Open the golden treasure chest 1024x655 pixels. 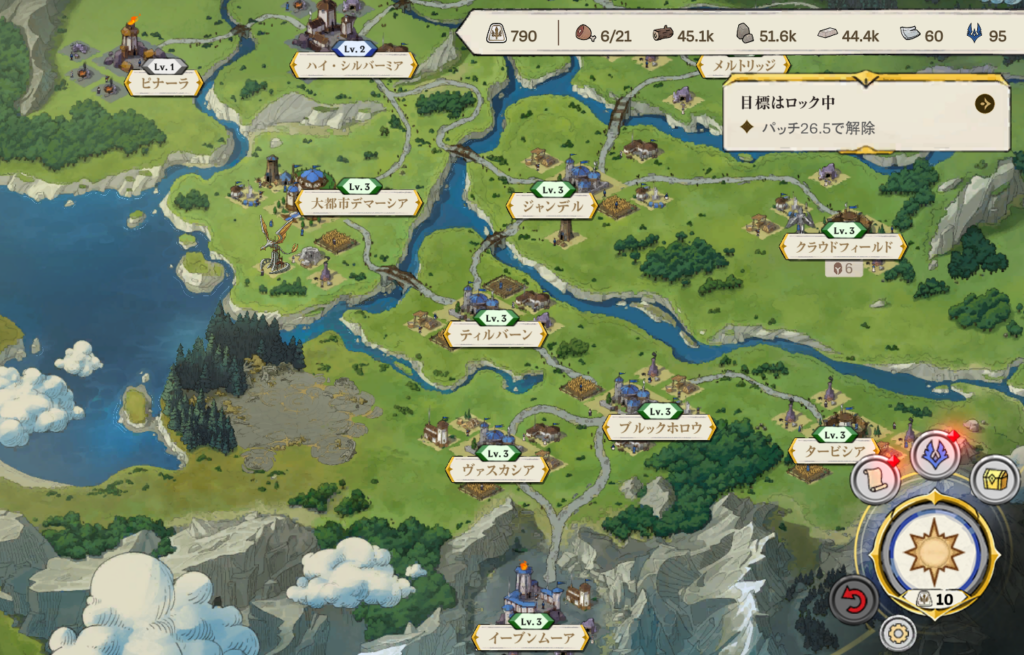[994, 479]
